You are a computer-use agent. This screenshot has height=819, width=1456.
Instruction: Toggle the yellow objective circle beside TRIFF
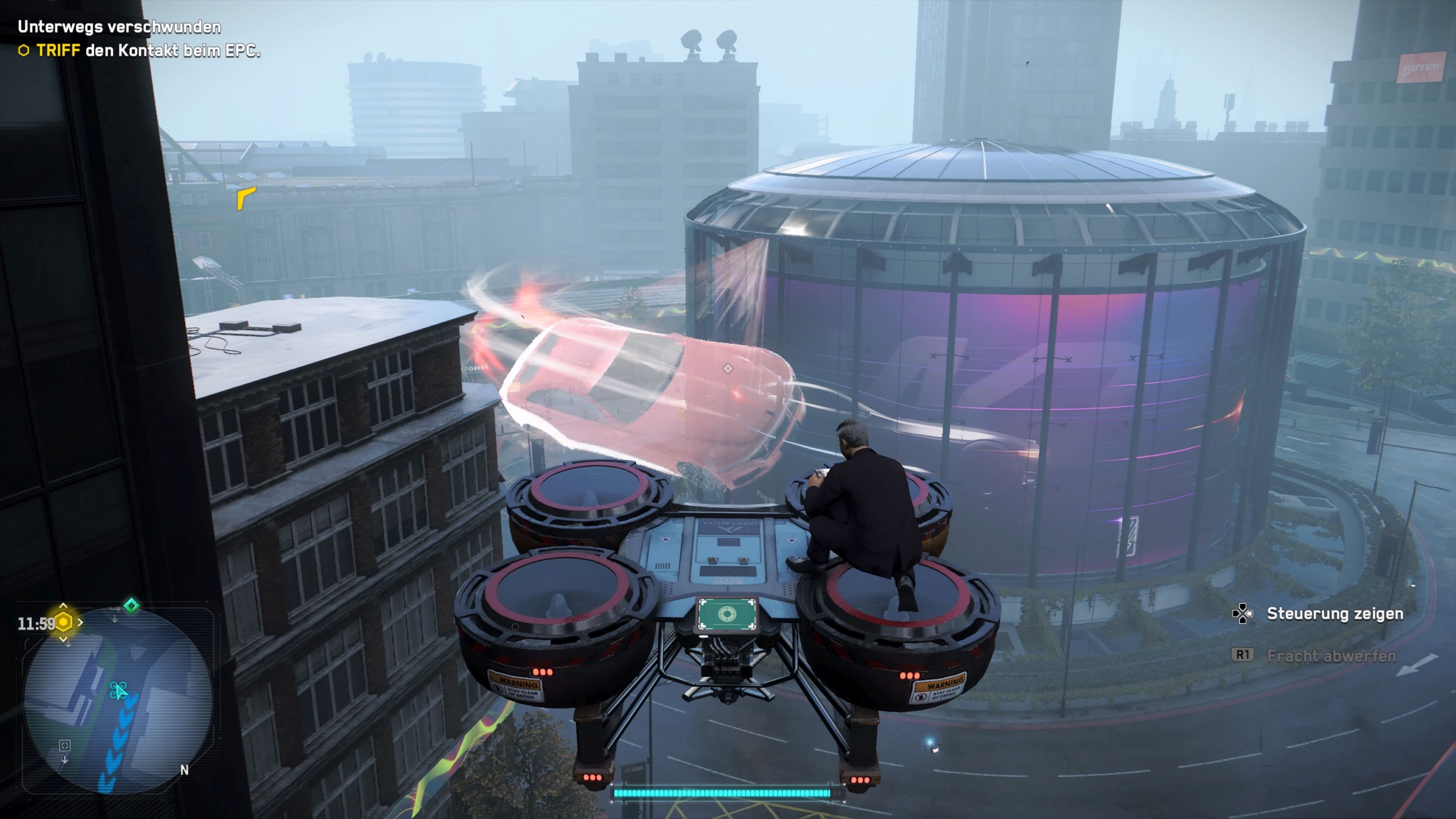pyautogui.click(x=24, y=52)
